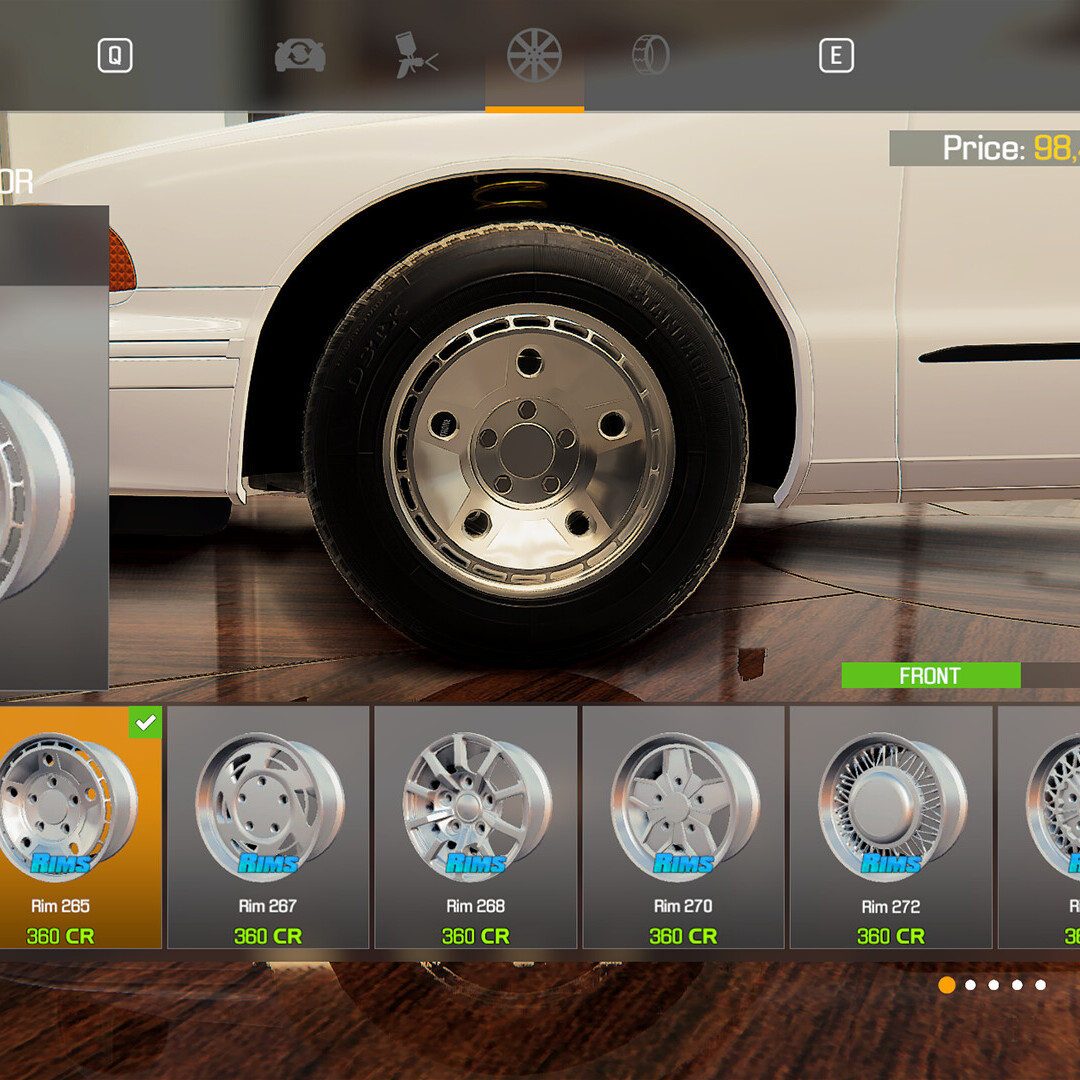Switch to the paint spray gun tab

point(416,56)
